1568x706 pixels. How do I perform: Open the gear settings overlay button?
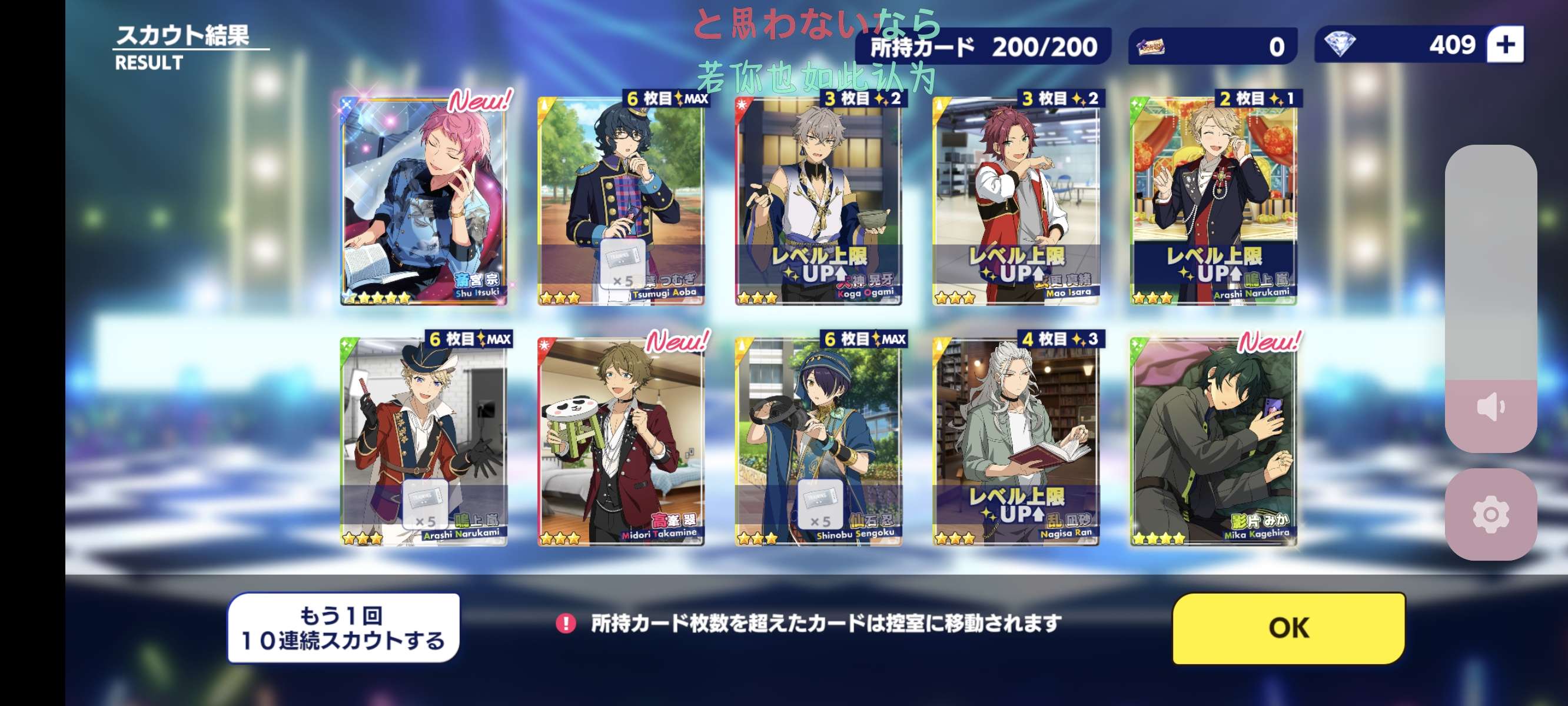[x=1490, y=514]
